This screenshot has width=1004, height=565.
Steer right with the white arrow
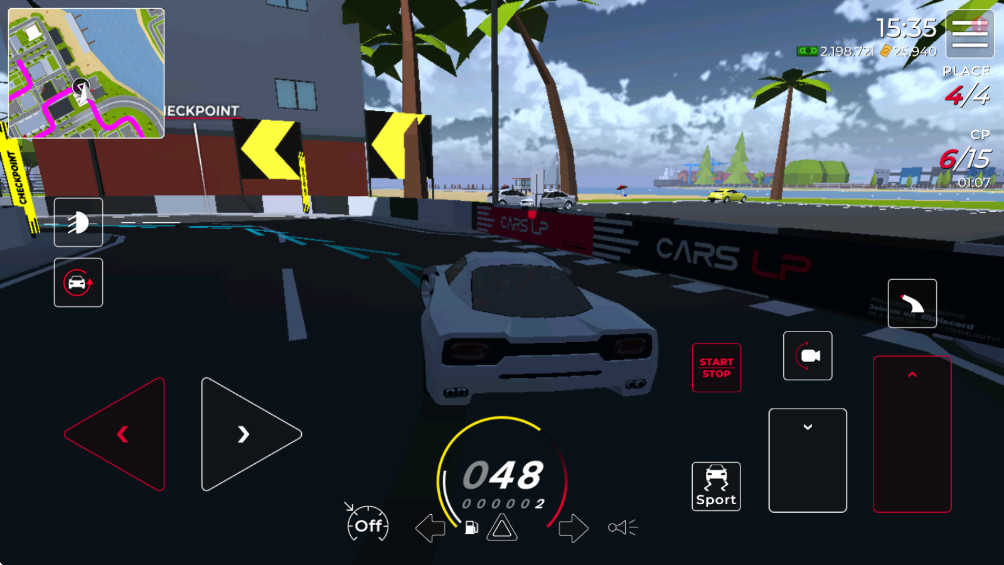(x=243, y=434)
